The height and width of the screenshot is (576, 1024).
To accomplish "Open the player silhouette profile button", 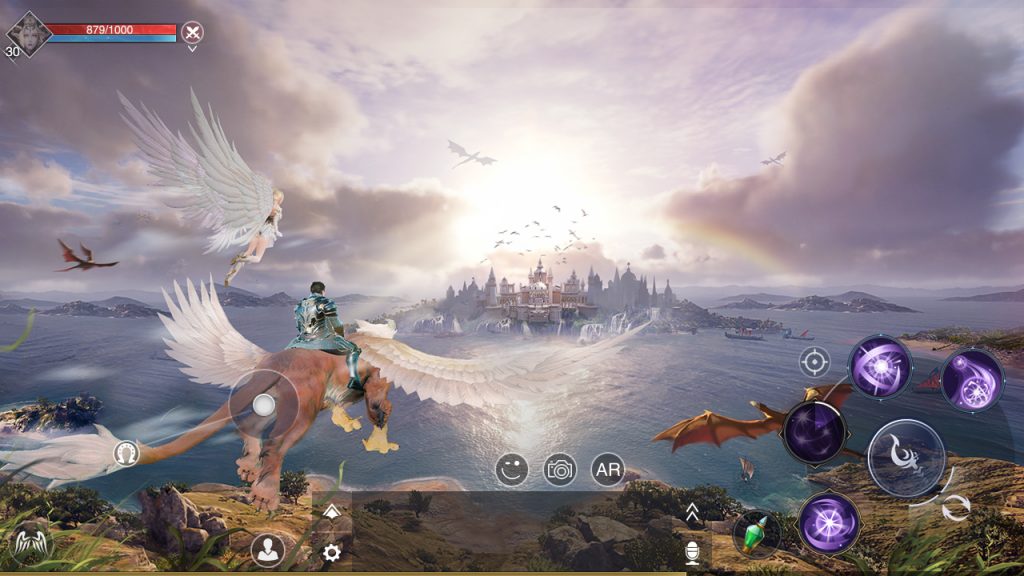I will 267,549.
